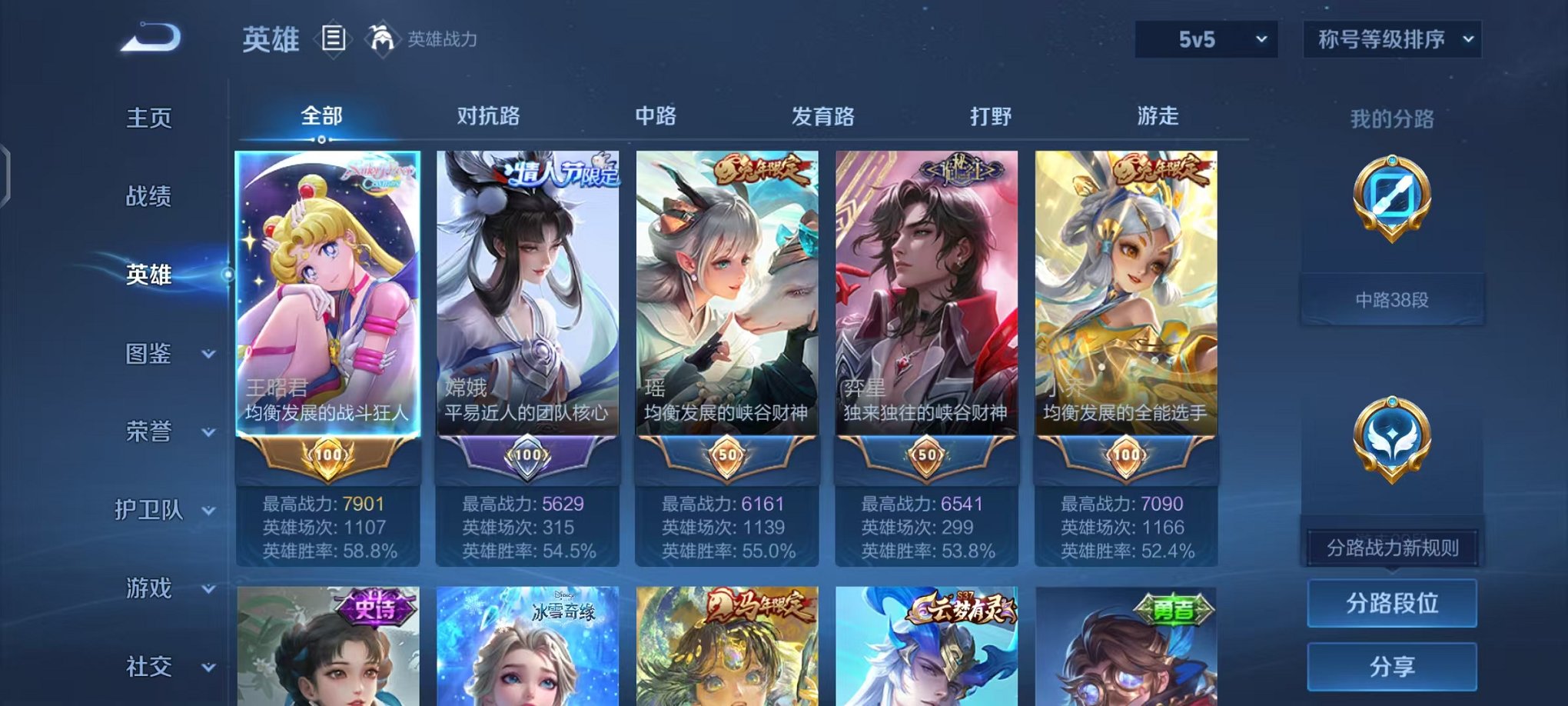Go to 主页 in the left sidebar

148,118
